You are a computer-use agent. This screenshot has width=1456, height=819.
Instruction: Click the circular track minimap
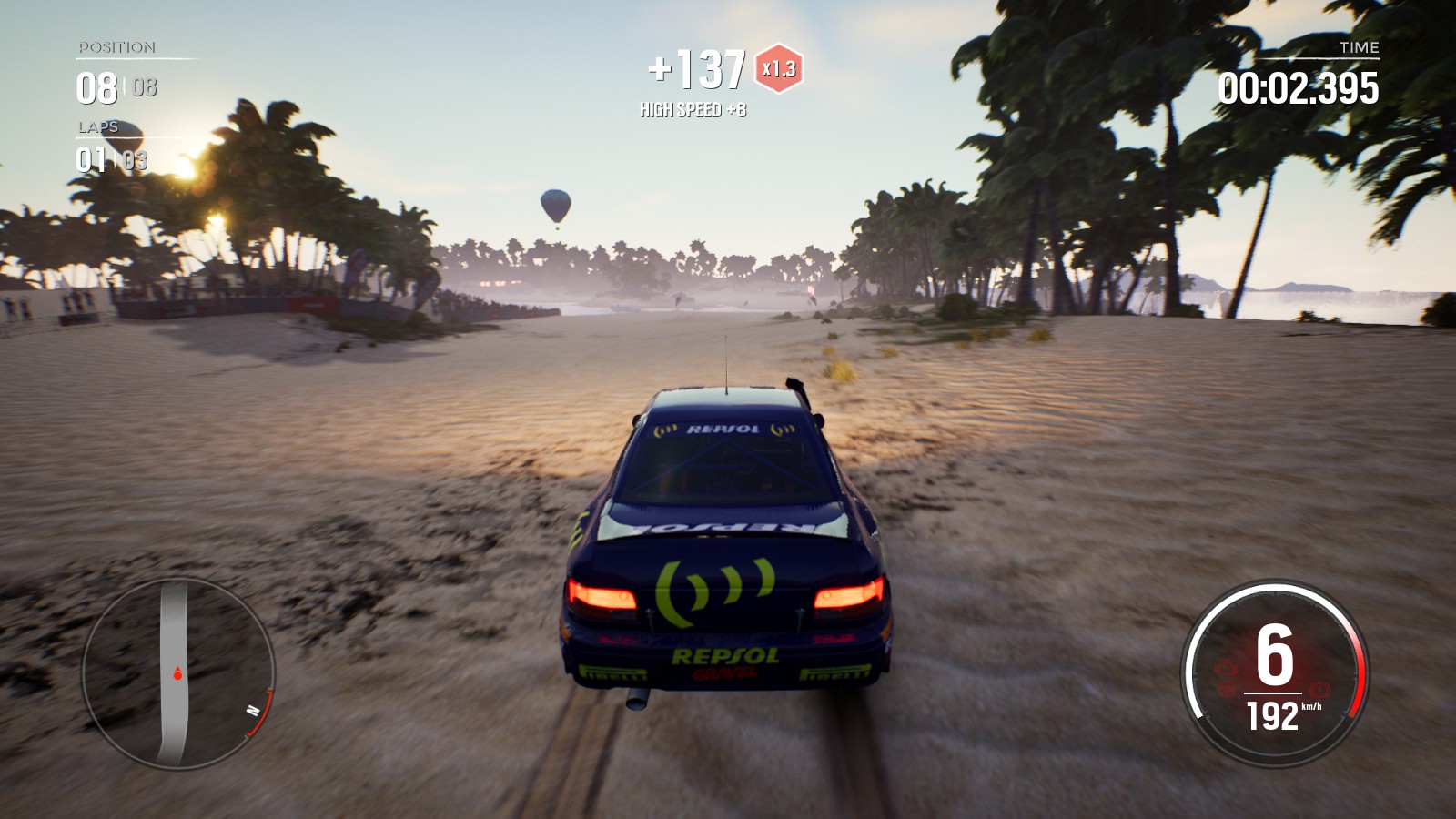[178, 673]
